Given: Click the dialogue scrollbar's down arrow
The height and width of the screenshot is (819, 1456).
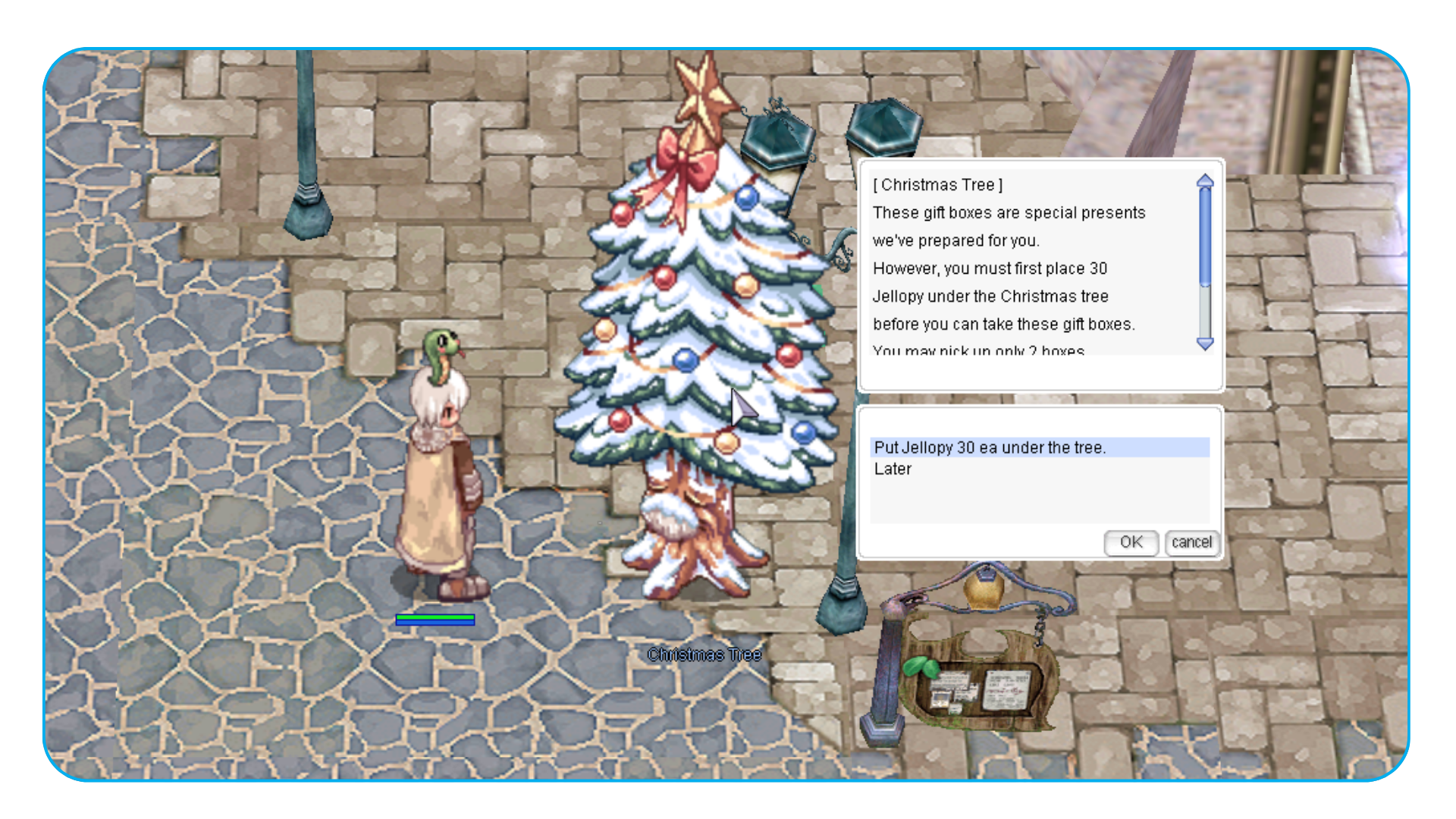Looking at the screenshot, I should pyautogui.click(x=1205, y=344).
